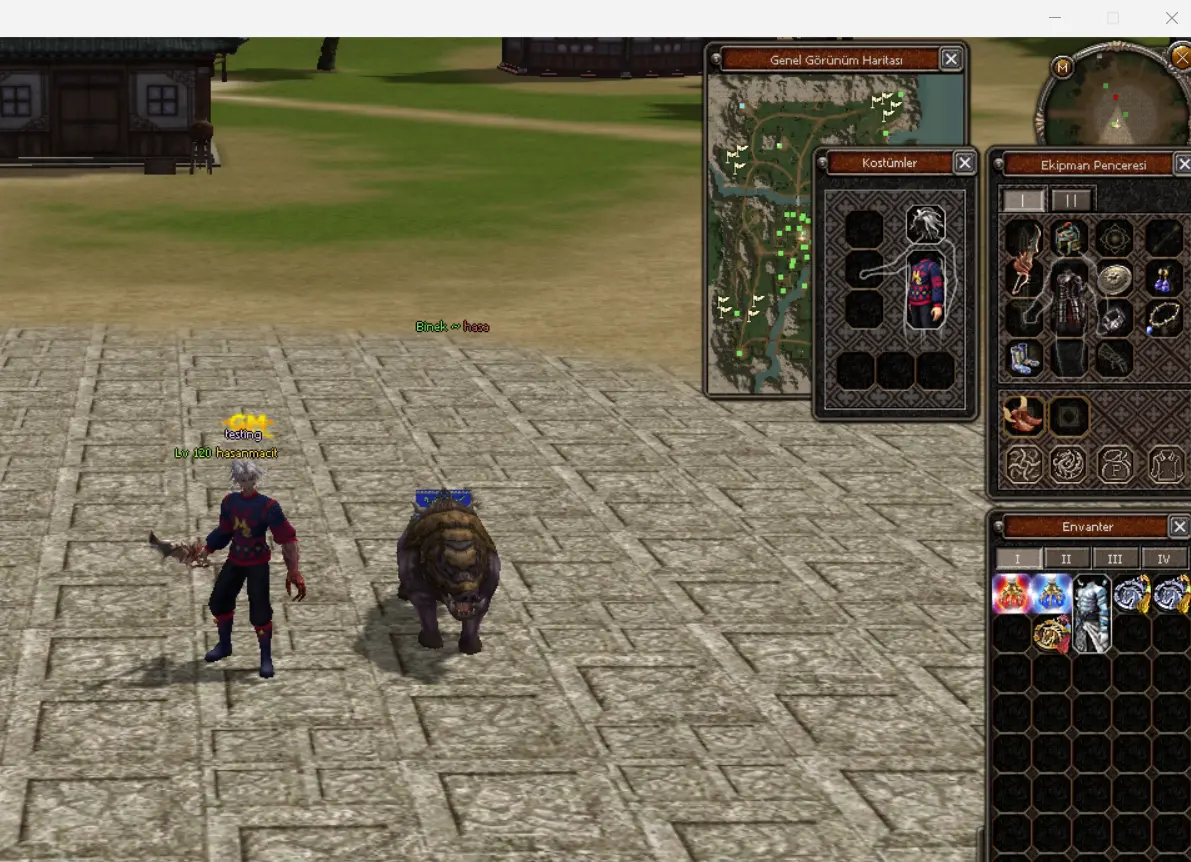
Task: Pick the white armor in inventory
Action: (1091, 612)
